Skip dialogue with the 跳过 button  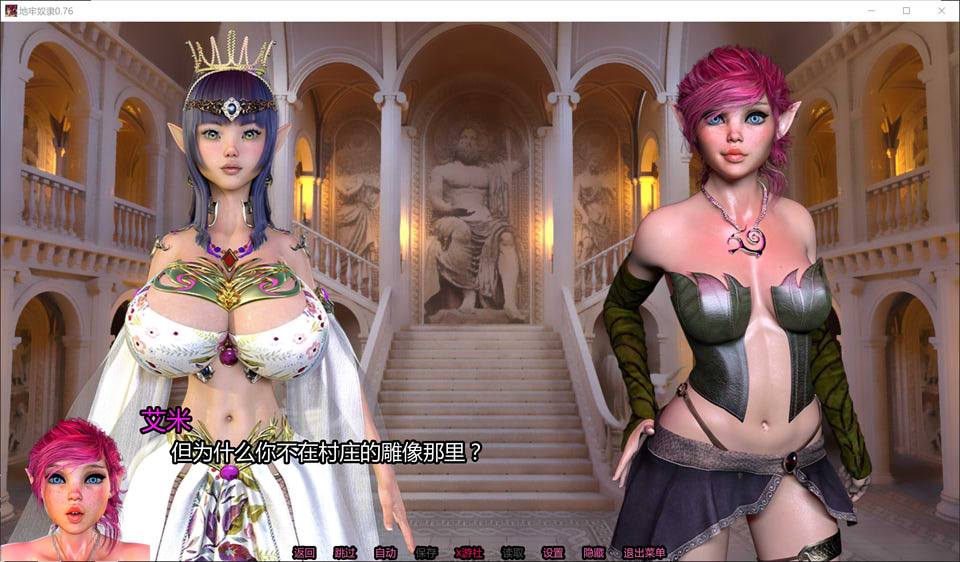pos(344,552)
